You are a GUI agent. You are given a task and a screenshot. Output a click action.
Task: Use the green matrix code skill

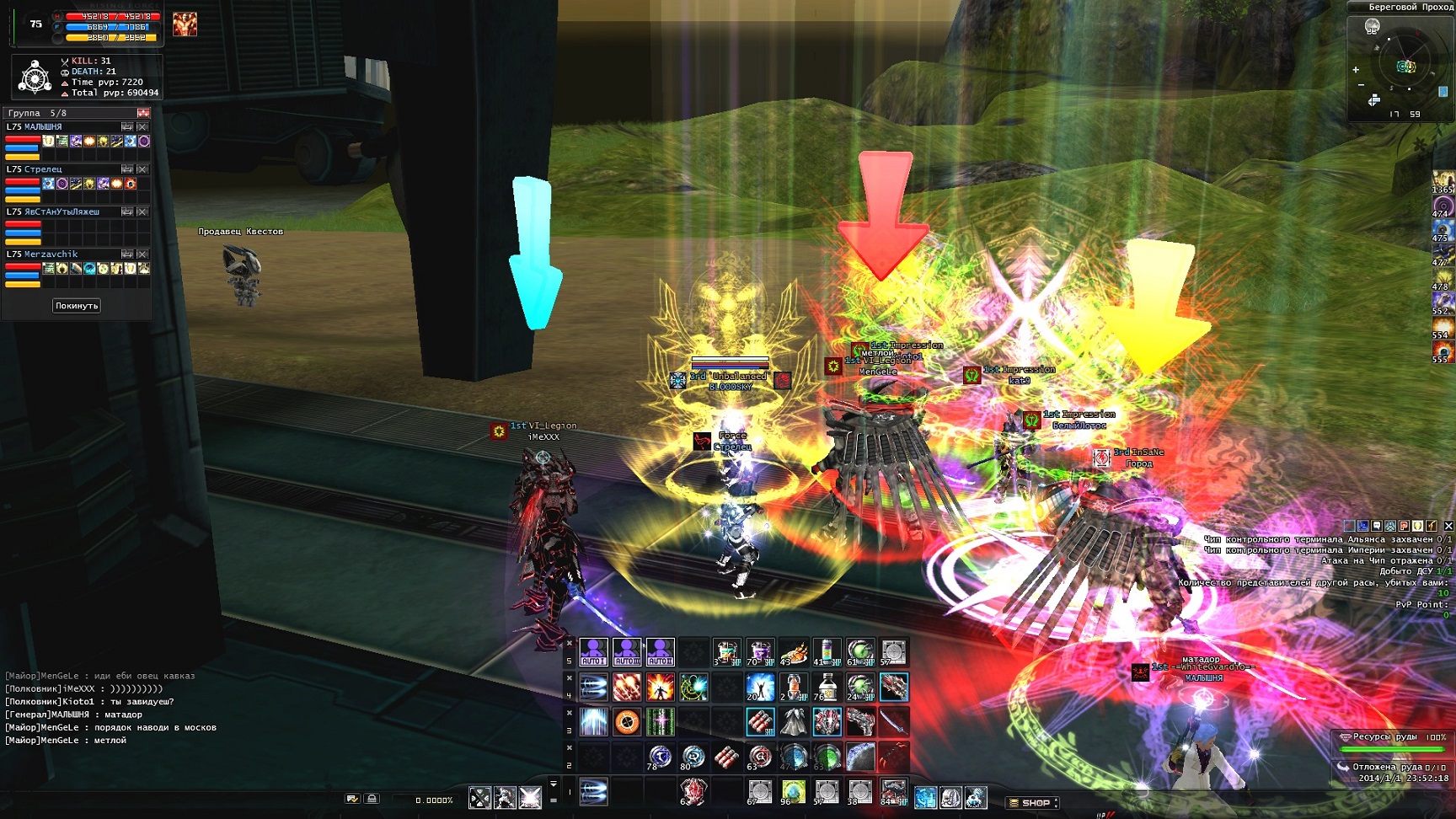point(661,722)
